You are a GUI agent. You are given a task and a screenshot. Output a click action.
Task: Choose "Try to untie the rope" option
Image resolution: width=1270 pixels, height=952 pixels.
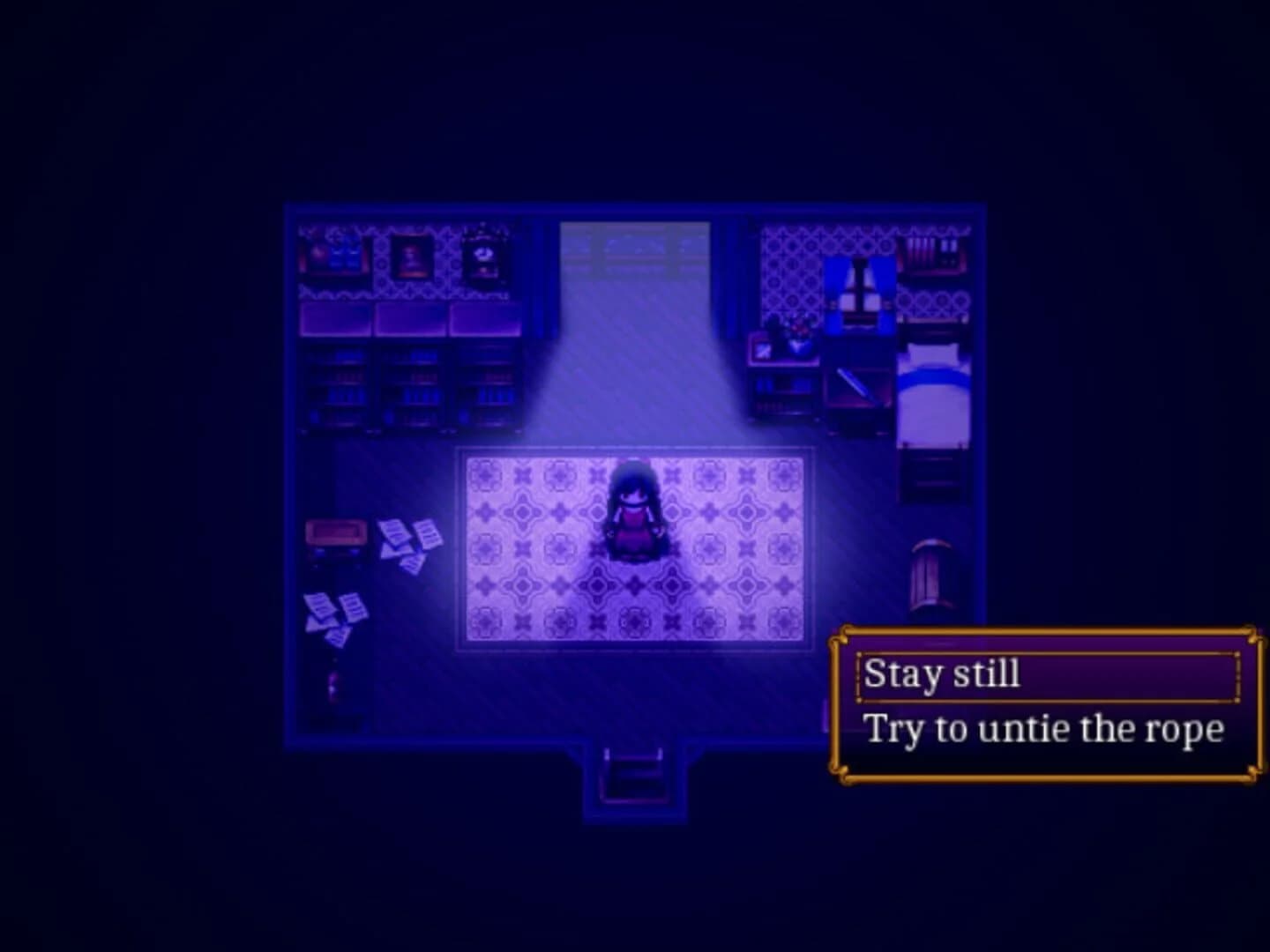[x=1045, y=728]
